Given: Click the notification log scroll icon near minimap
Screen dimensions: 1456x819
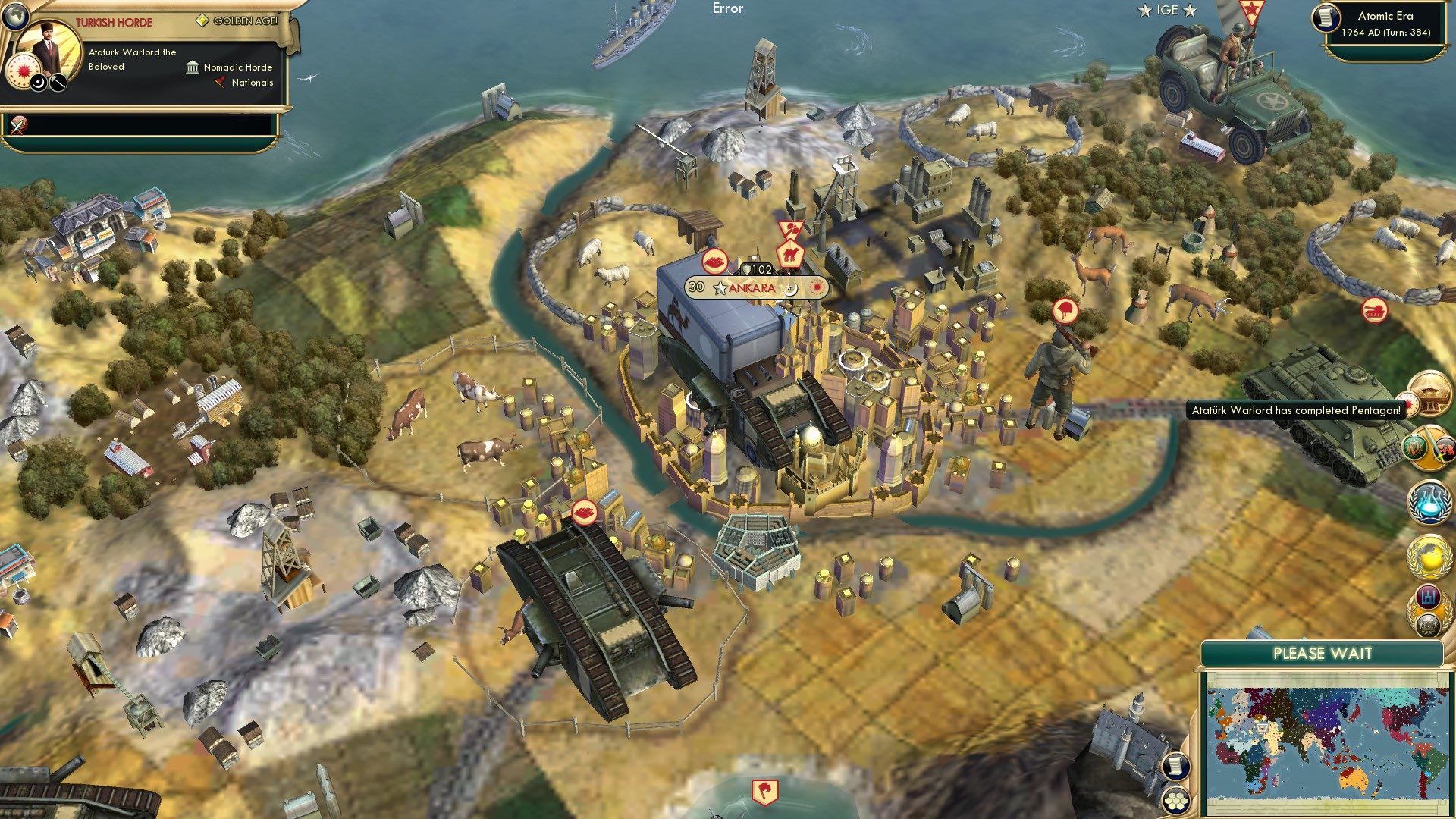Looking at the screenshot, I should 1175,766.
